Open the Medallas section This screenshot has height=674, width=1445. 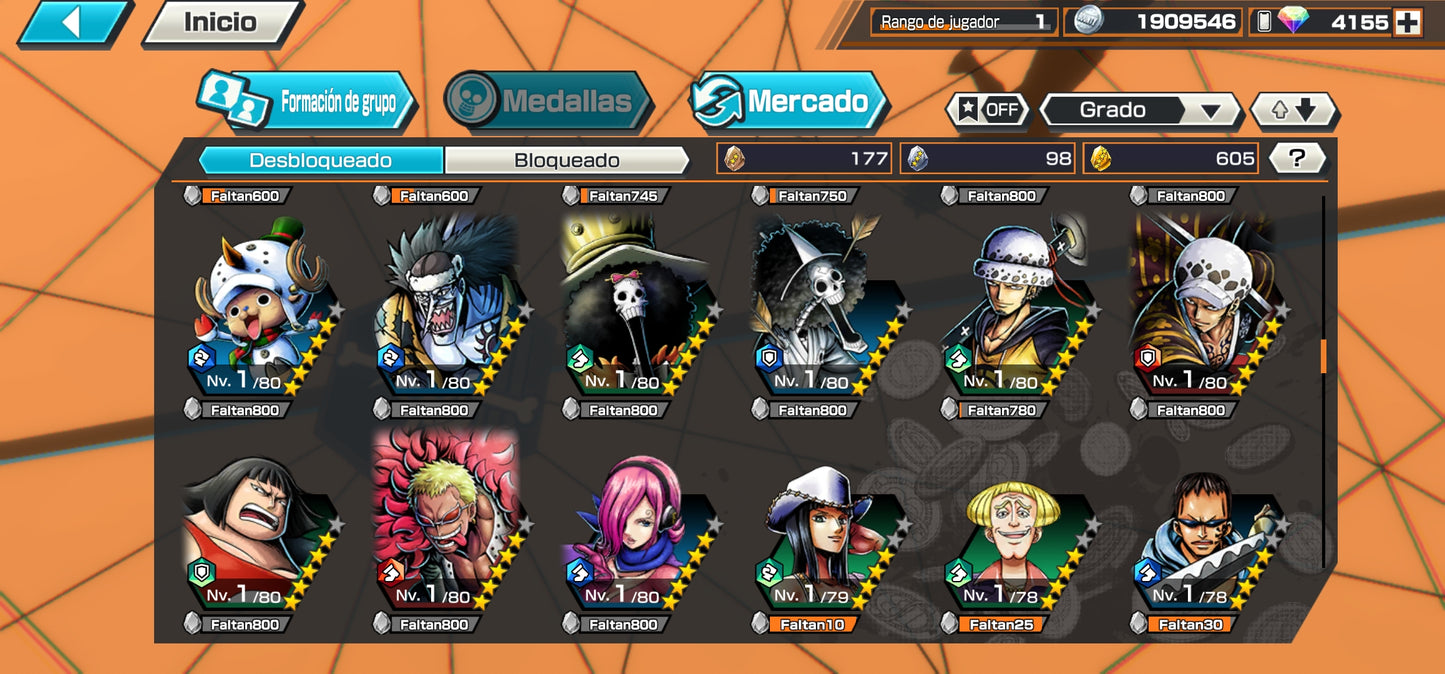tap(548, 101)
